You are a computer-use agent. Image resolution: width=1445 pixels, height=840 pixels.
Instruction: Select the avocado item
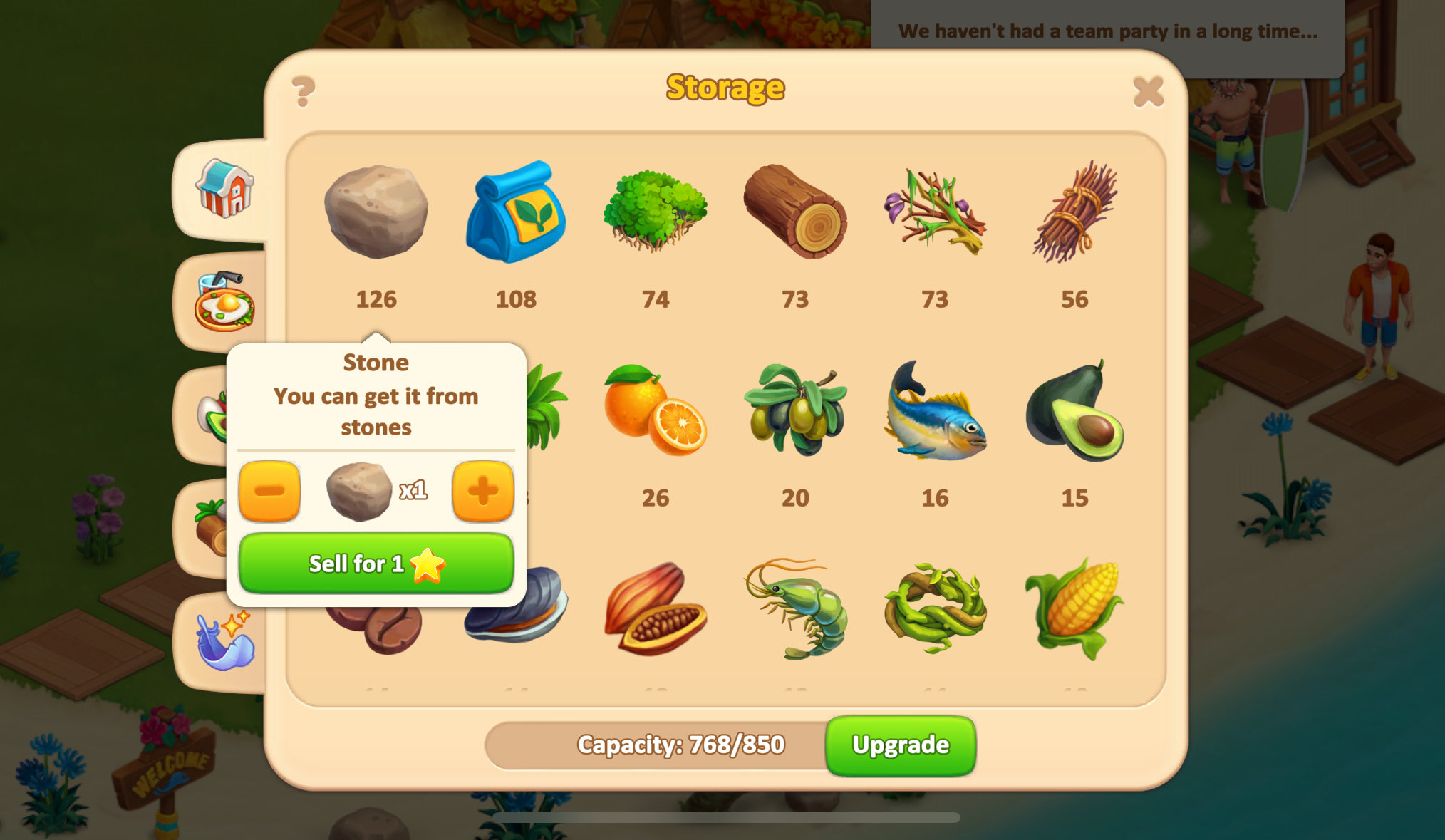click(1074, 410)
